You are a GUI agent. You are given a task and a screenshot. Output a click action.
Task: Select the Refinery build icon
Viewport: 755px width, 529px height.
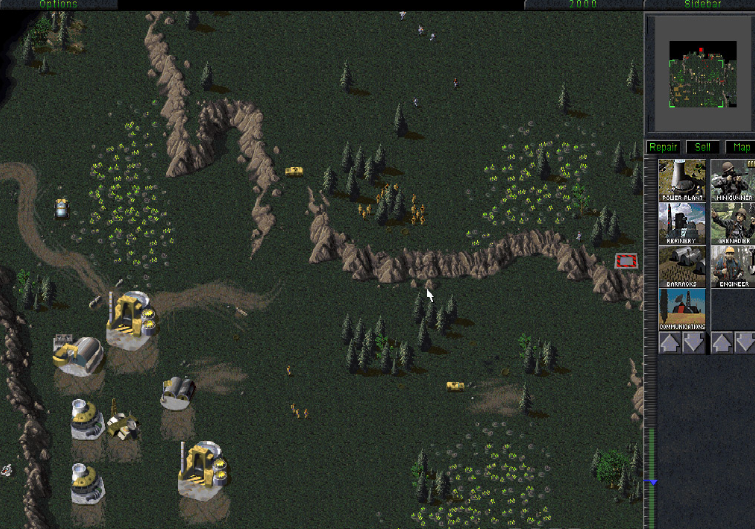(682, 224)
